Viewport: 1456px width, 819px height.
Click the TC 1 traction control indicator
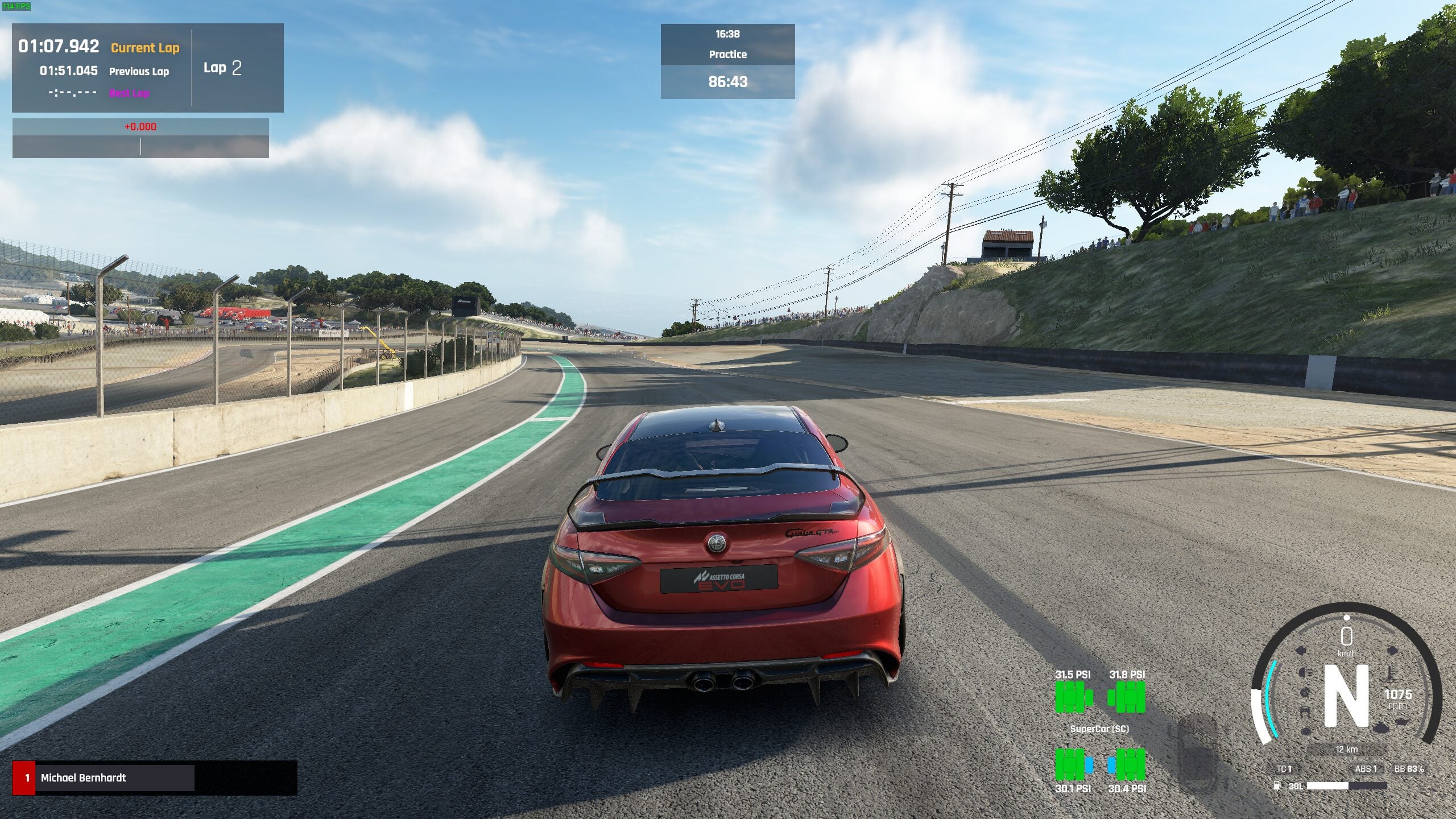[x=1284, y=769]
